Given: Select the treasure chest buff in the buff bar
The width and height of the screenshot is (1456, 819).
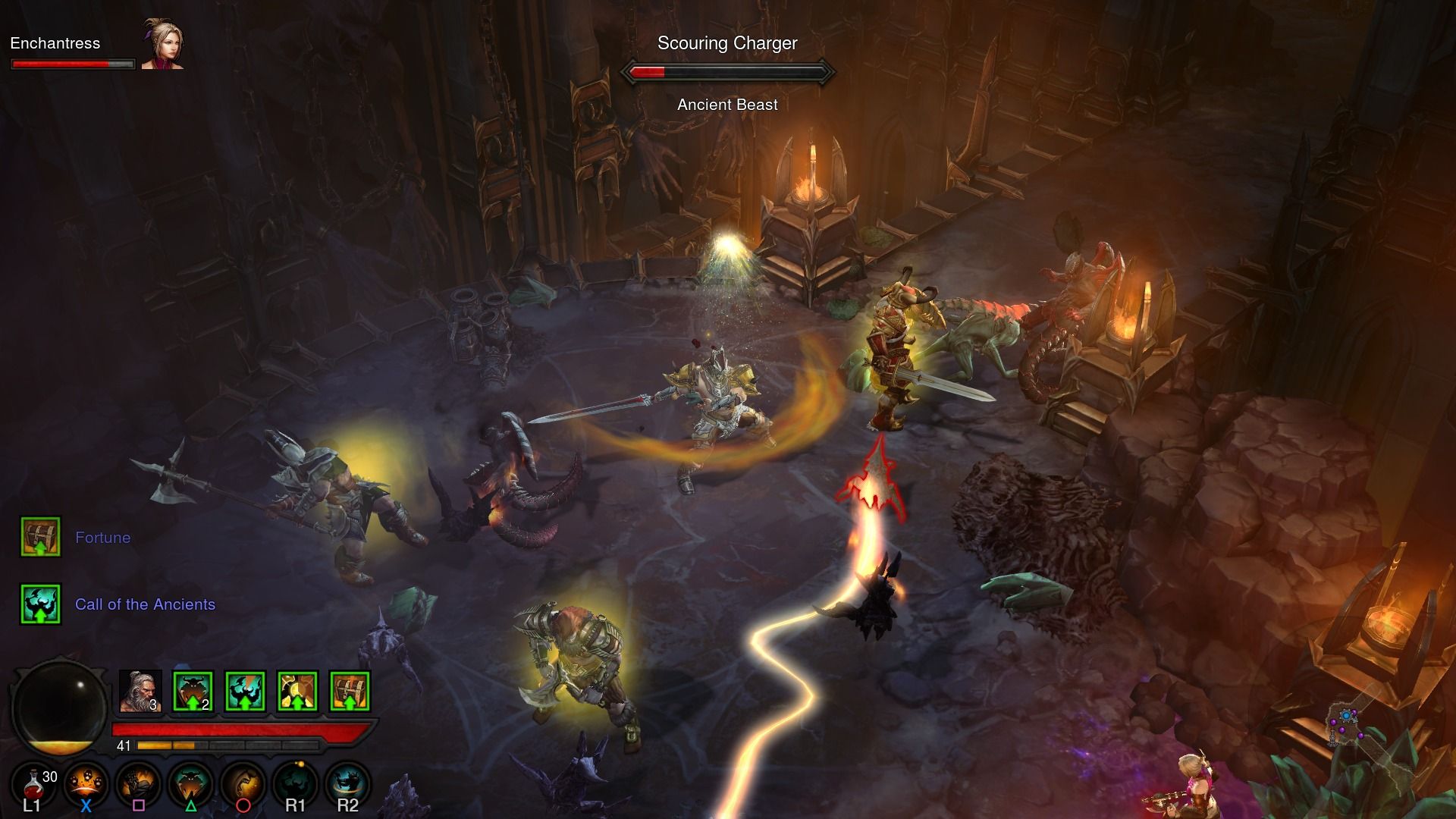Looking at the screenshot, I should 350,692.
